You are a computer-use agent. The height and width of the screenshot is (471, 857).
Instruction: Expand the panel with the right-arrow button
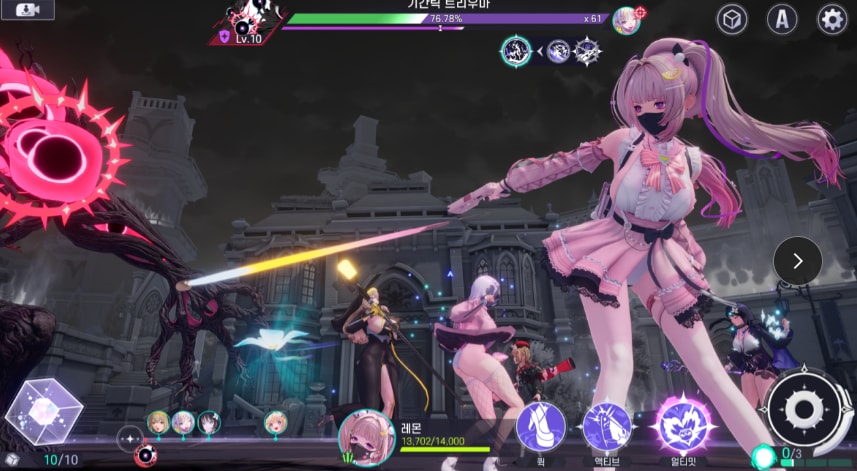(797, 261)
